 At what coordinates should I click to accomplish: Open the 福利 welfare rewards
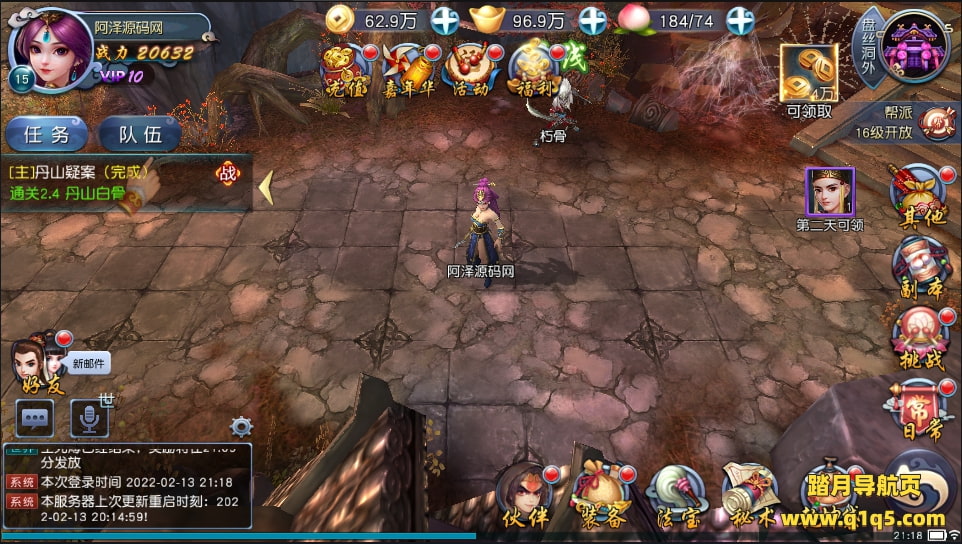pos(530,70)
